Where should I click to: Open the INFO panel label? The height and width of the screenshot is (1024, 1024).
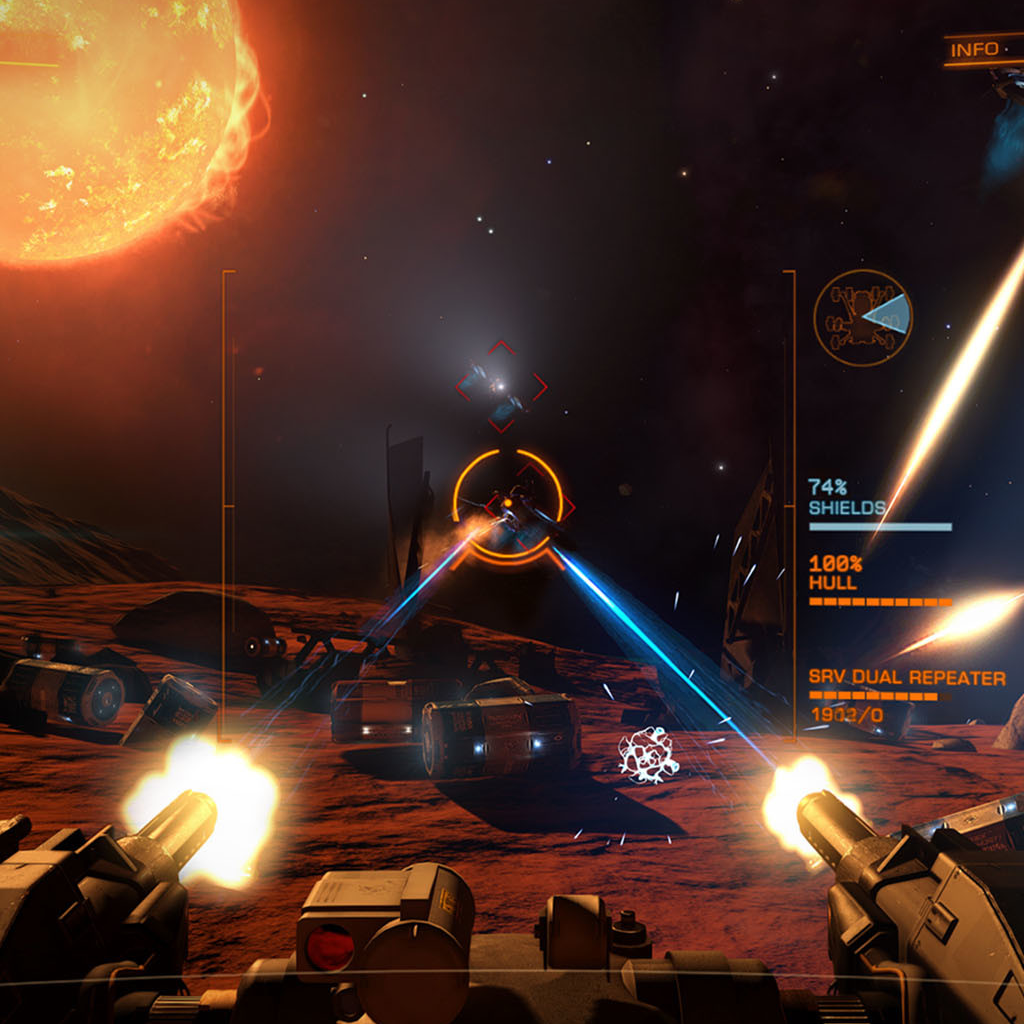974,50
